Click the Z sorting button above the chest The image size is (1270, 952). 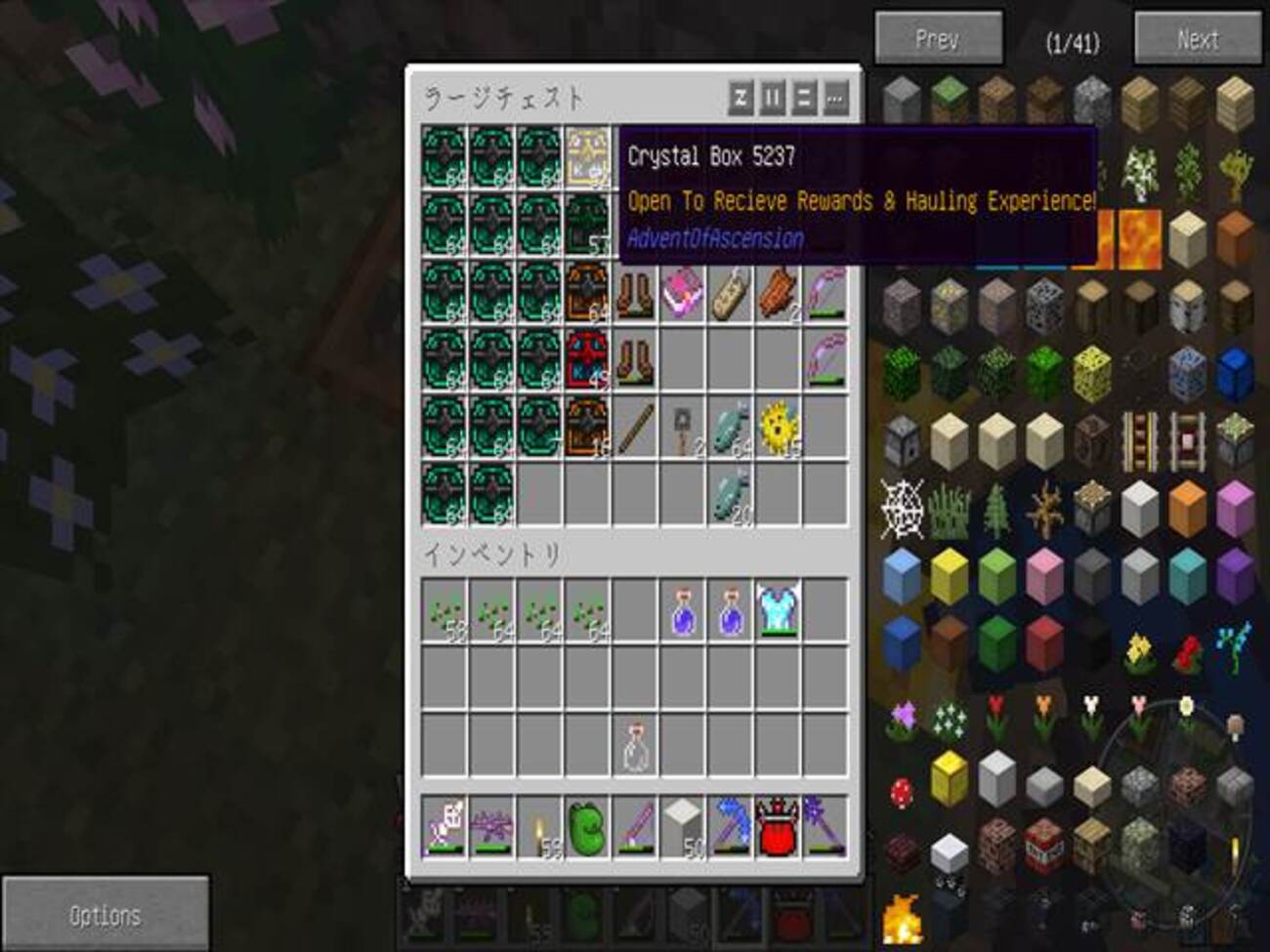(742, 97)
